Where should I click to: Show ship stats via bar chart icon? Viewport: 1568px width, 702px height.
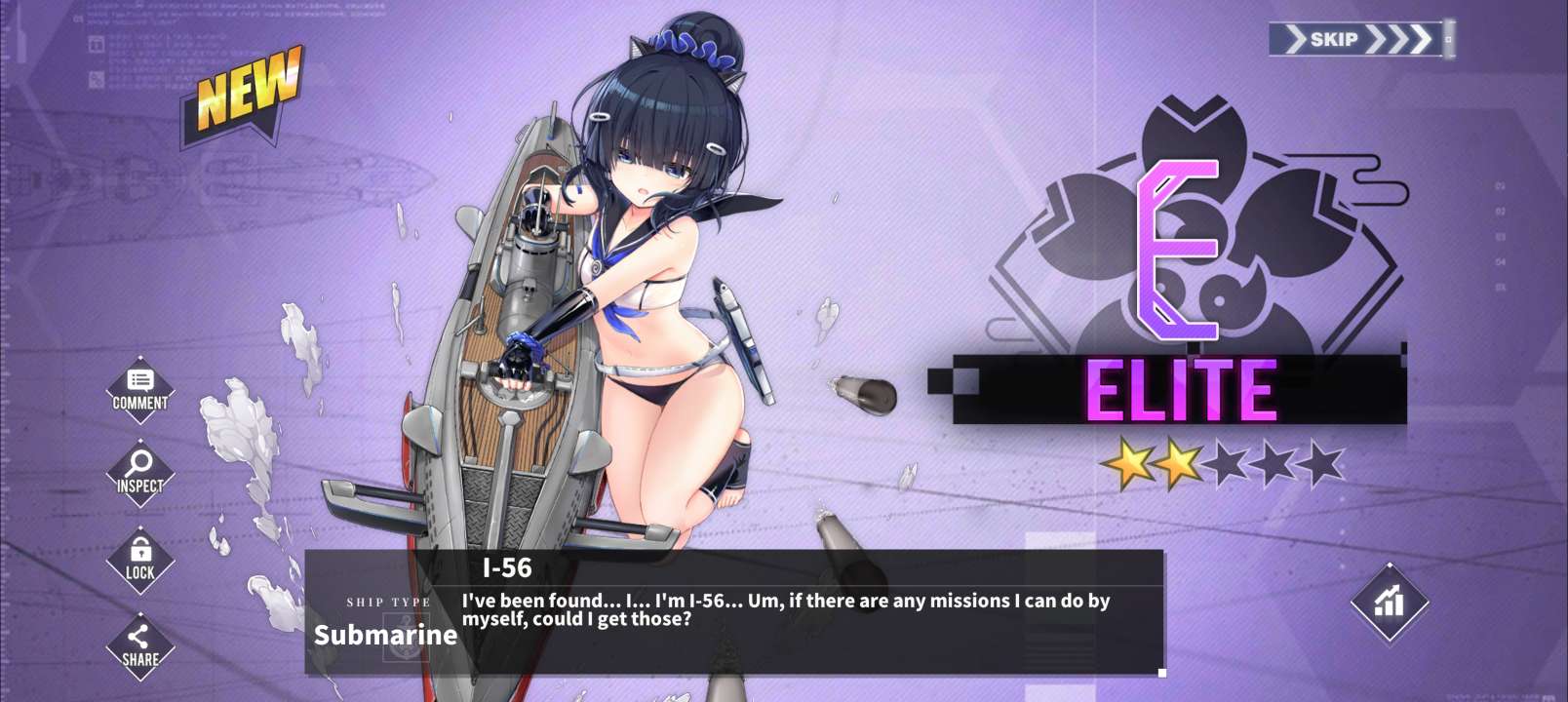coord(1389,602)
